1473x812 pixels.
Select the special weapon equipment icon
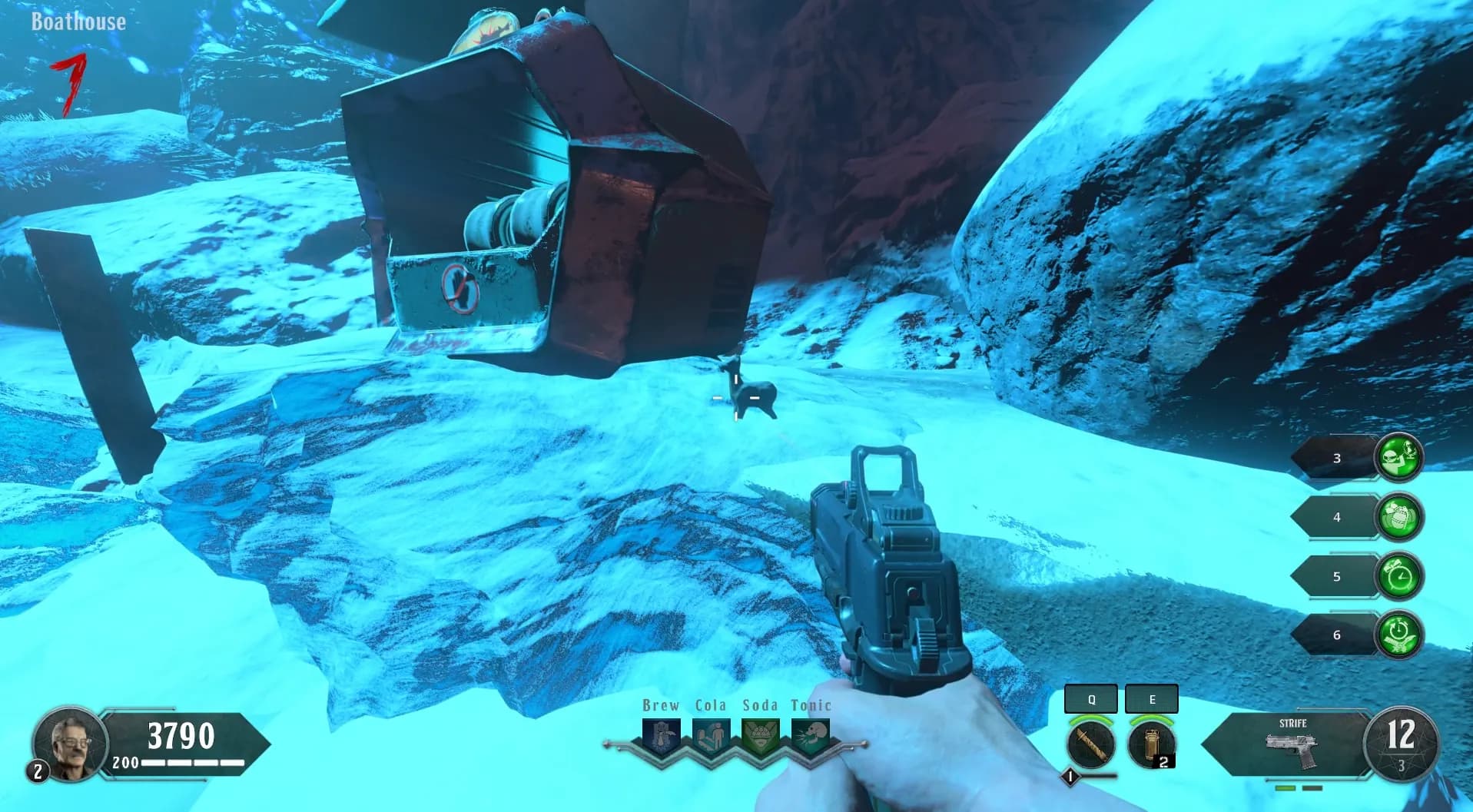coord(1091,743)
